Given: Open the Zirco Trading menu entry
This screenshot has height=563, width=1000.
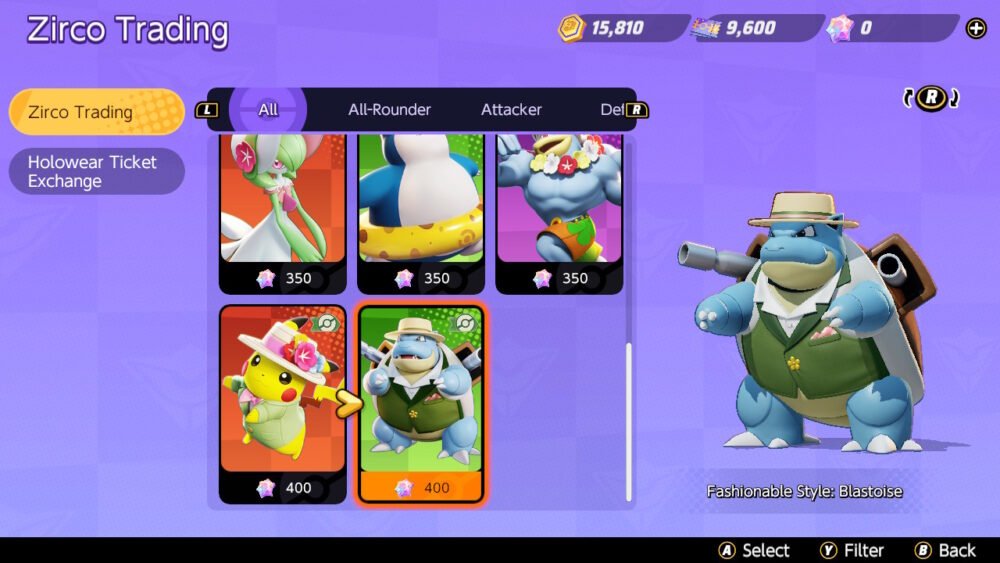Looking at the screenshot, I should (x=95, y=112).
